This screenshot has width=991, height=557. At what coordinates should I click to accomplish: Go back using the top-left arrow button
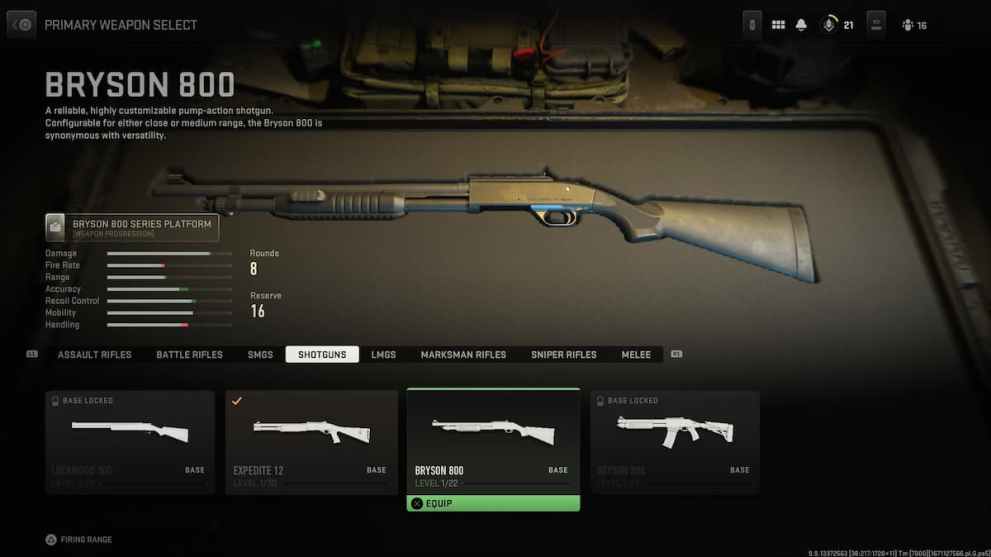pos(22,24)
